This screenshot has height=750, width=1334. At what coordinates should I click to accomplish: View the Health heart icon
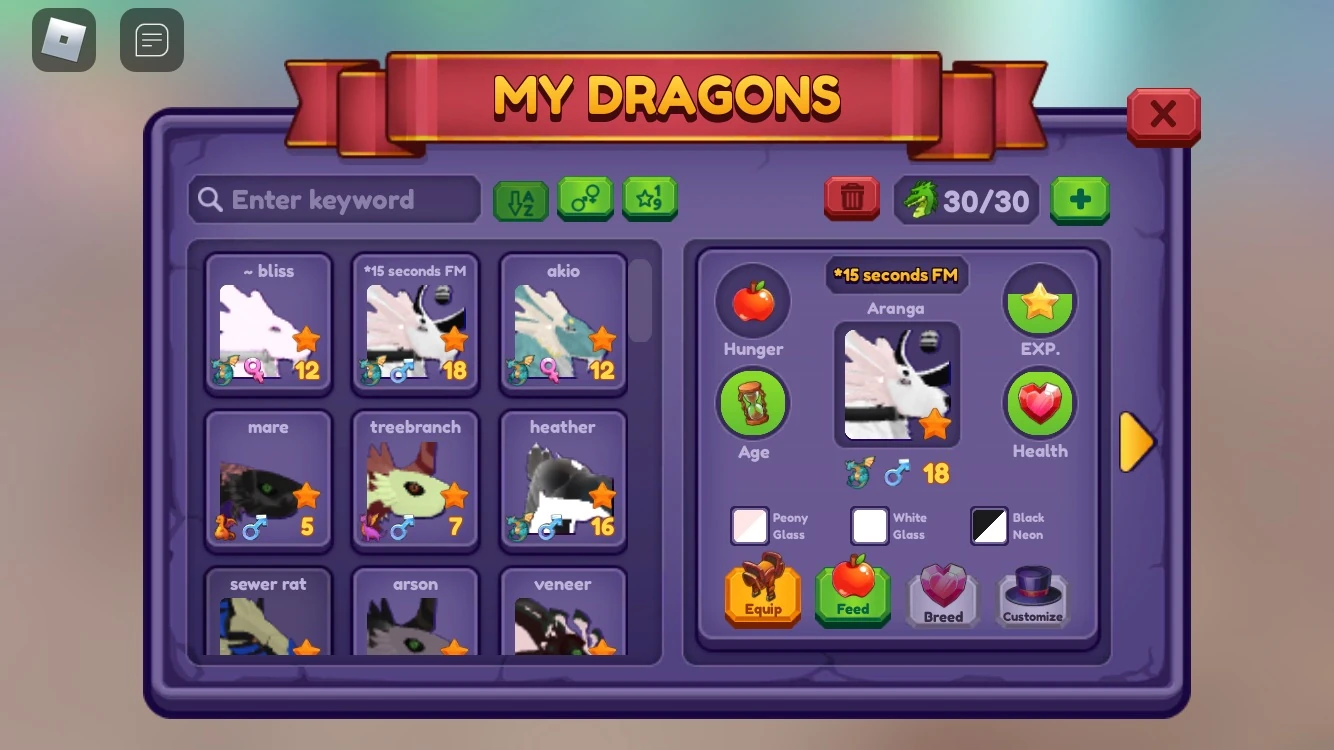coord(1040,403)
